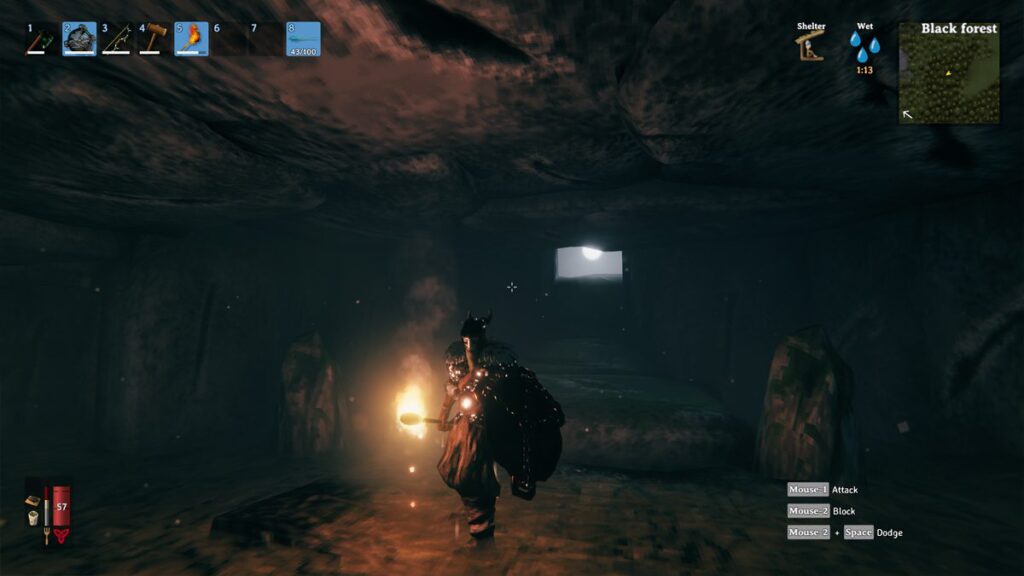Select the axe in hotbar slot 1
Viewport: 1024px width, 576px height.
pos(41,40)
